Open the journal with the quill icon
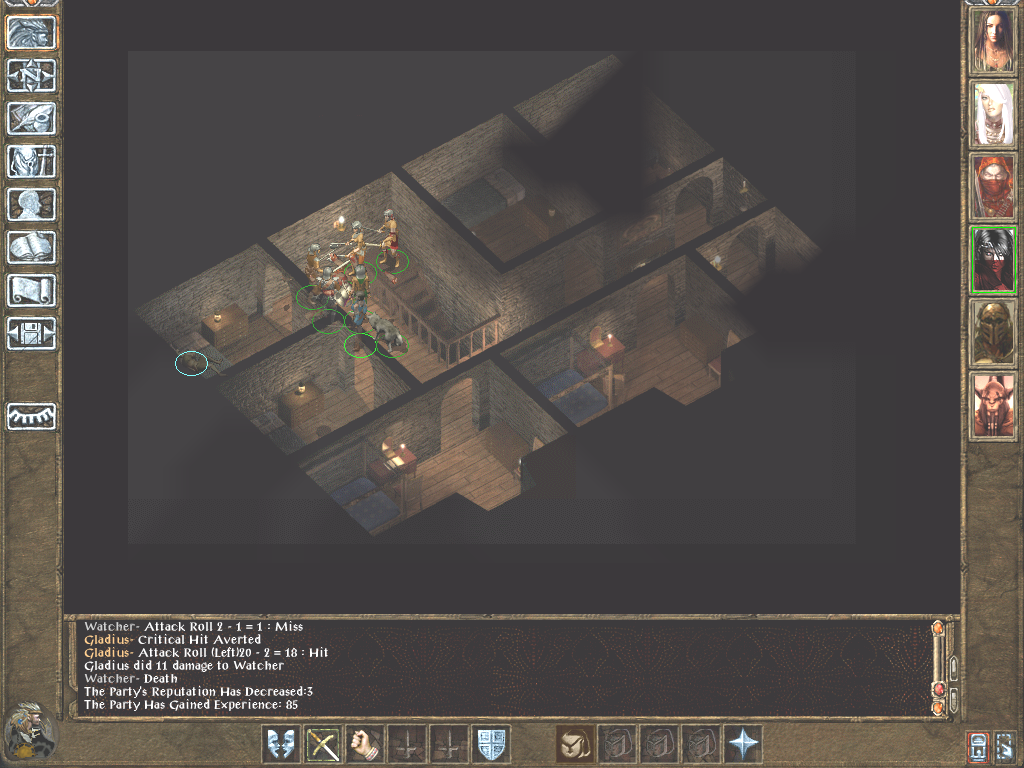The height and width of the screenshot is (768, 1024). click(x=32, y=119)
